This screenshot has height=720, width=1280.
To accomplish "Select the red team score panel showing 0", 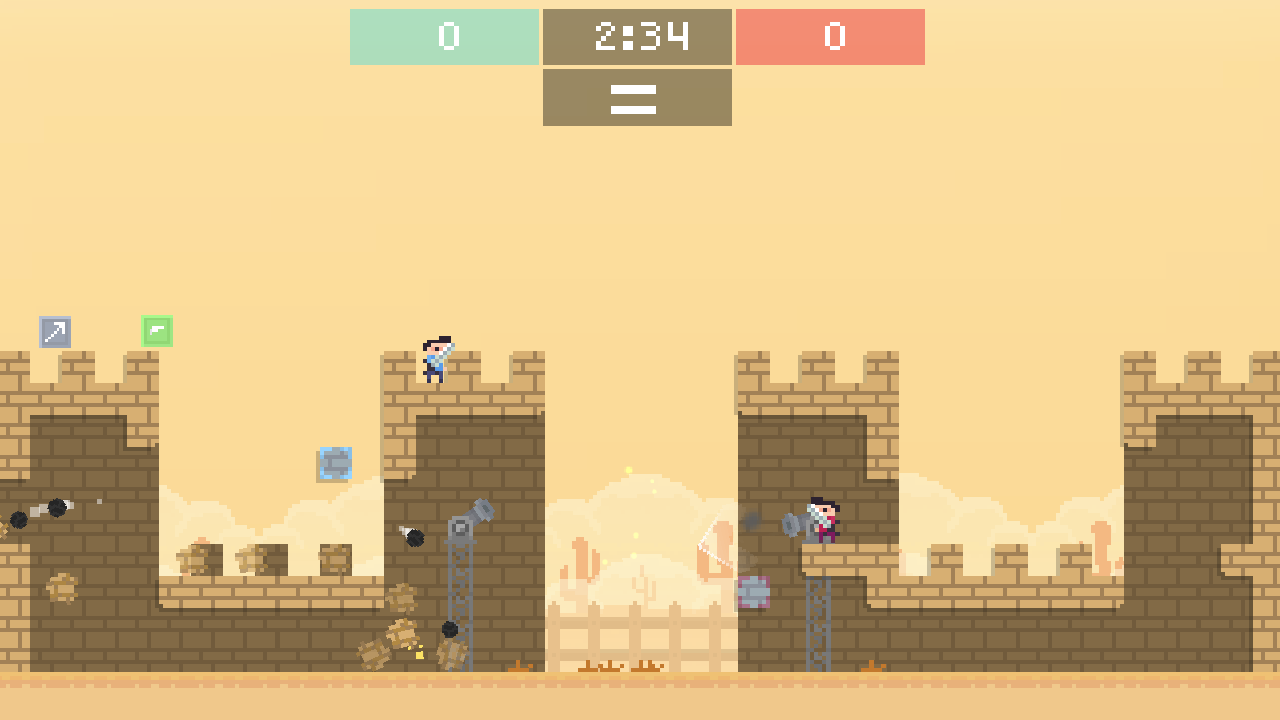I will click(830, 37).
